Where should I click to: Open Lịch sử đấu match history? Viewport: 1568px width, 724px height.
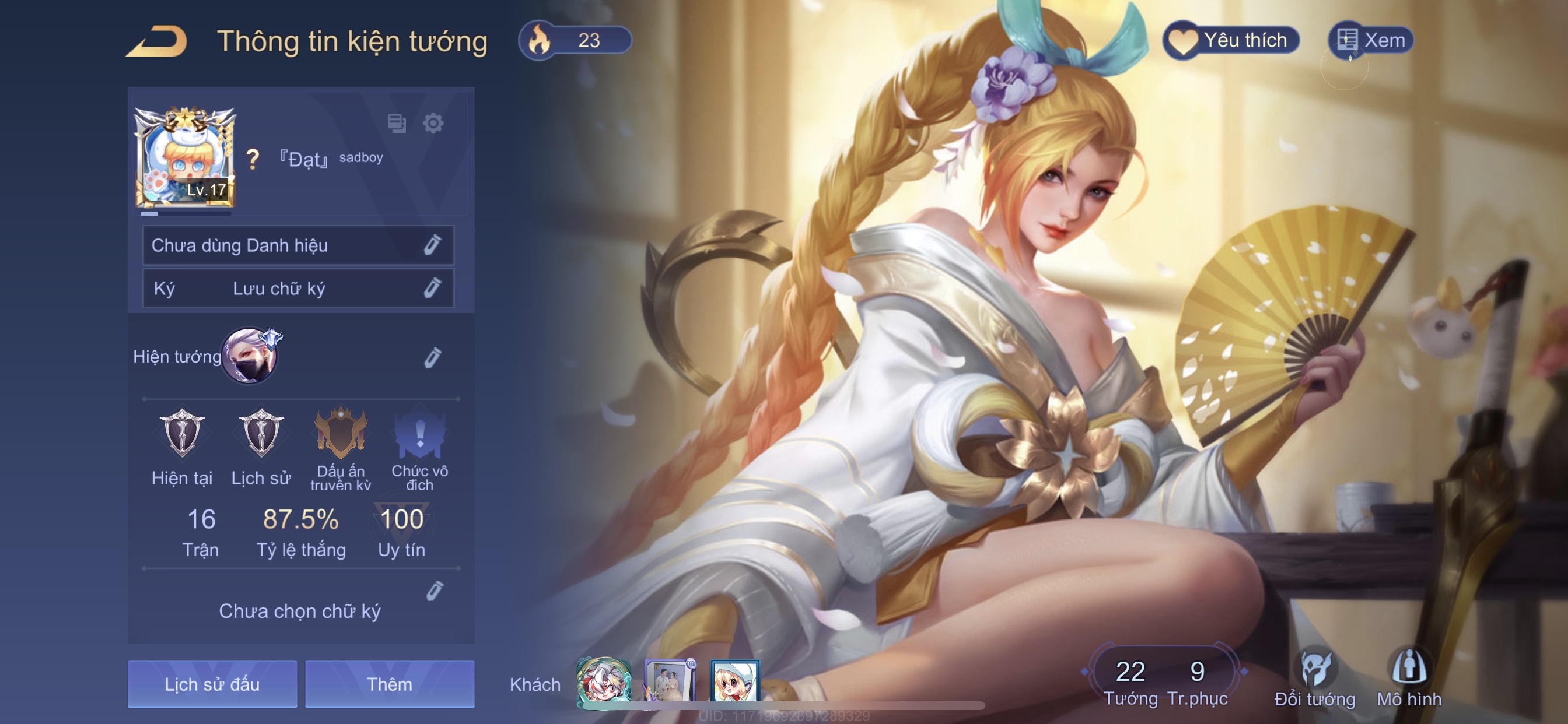coord(212,684)
